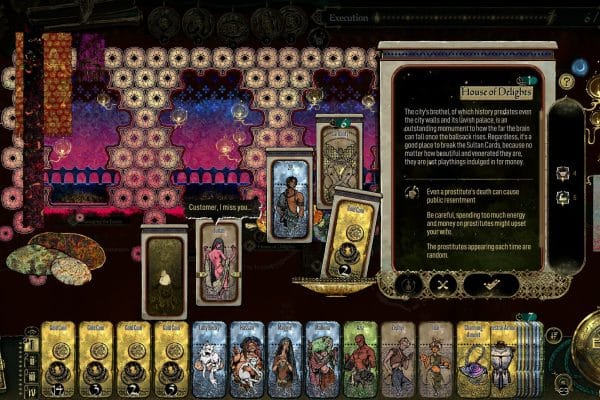Image resolution: width=600 pixels, height=400 pixels.
Task: Choose the blue-framed man card on the board
Action: pos(291,199)
